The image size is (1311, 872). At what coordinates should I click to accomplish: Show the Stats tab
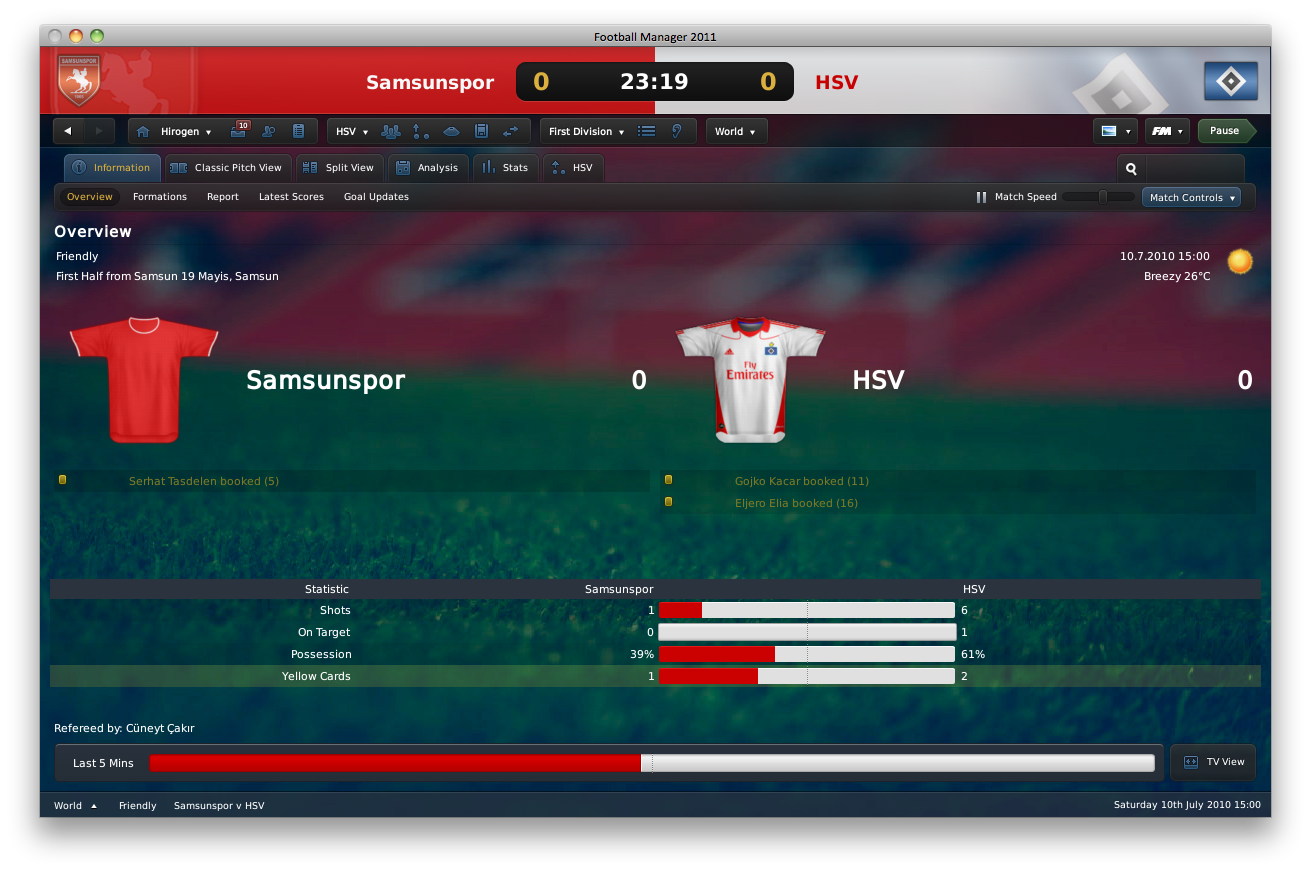(505, 168)
